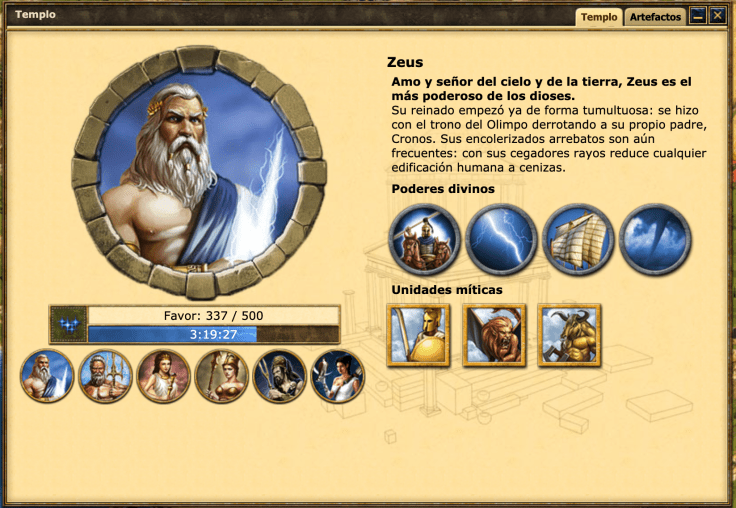Select the dark Hades portrait
The height and width of the screenshot is (508, 736).
click(x=279, y=376)
